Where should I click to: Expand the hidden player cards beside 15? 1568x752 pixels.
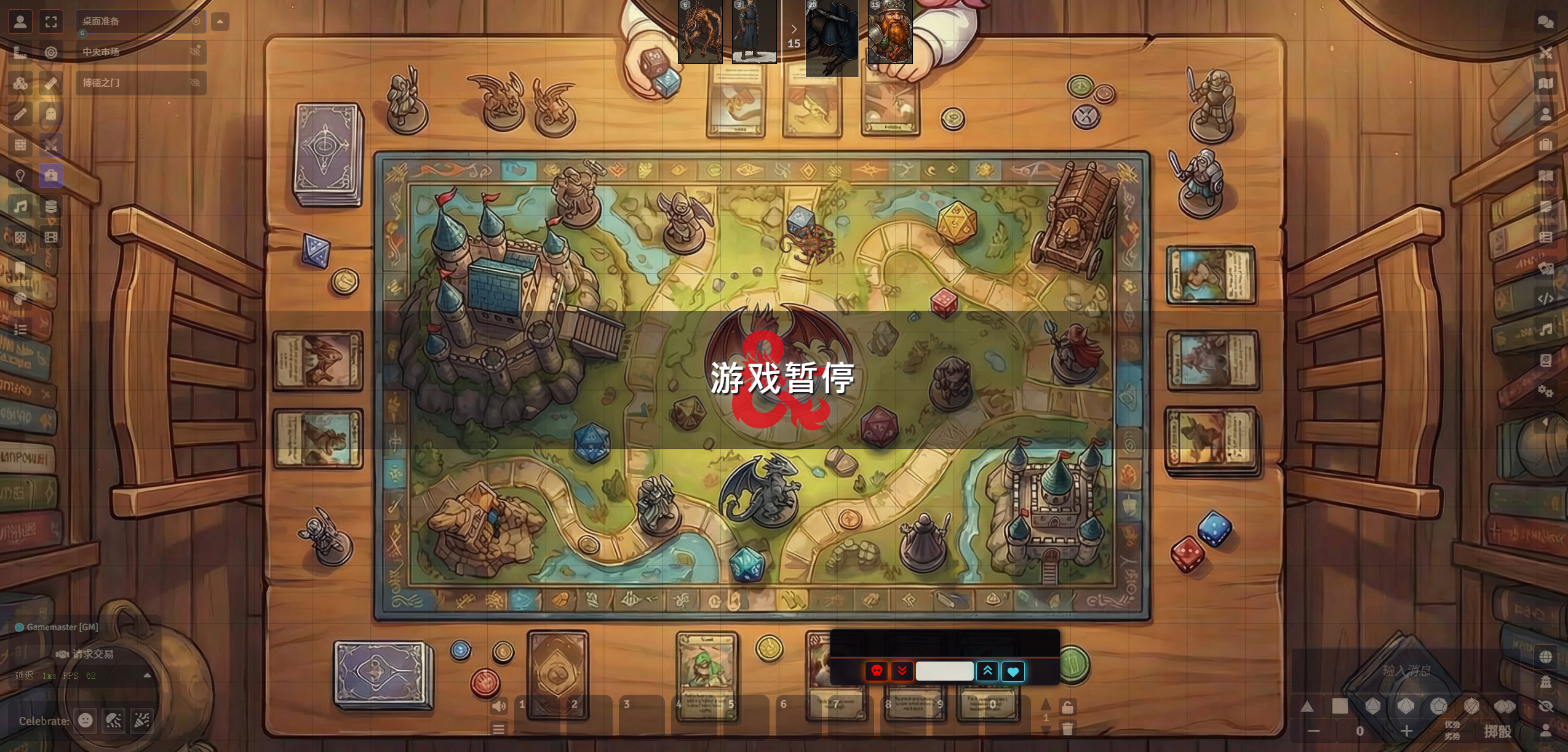click(794, 28)
